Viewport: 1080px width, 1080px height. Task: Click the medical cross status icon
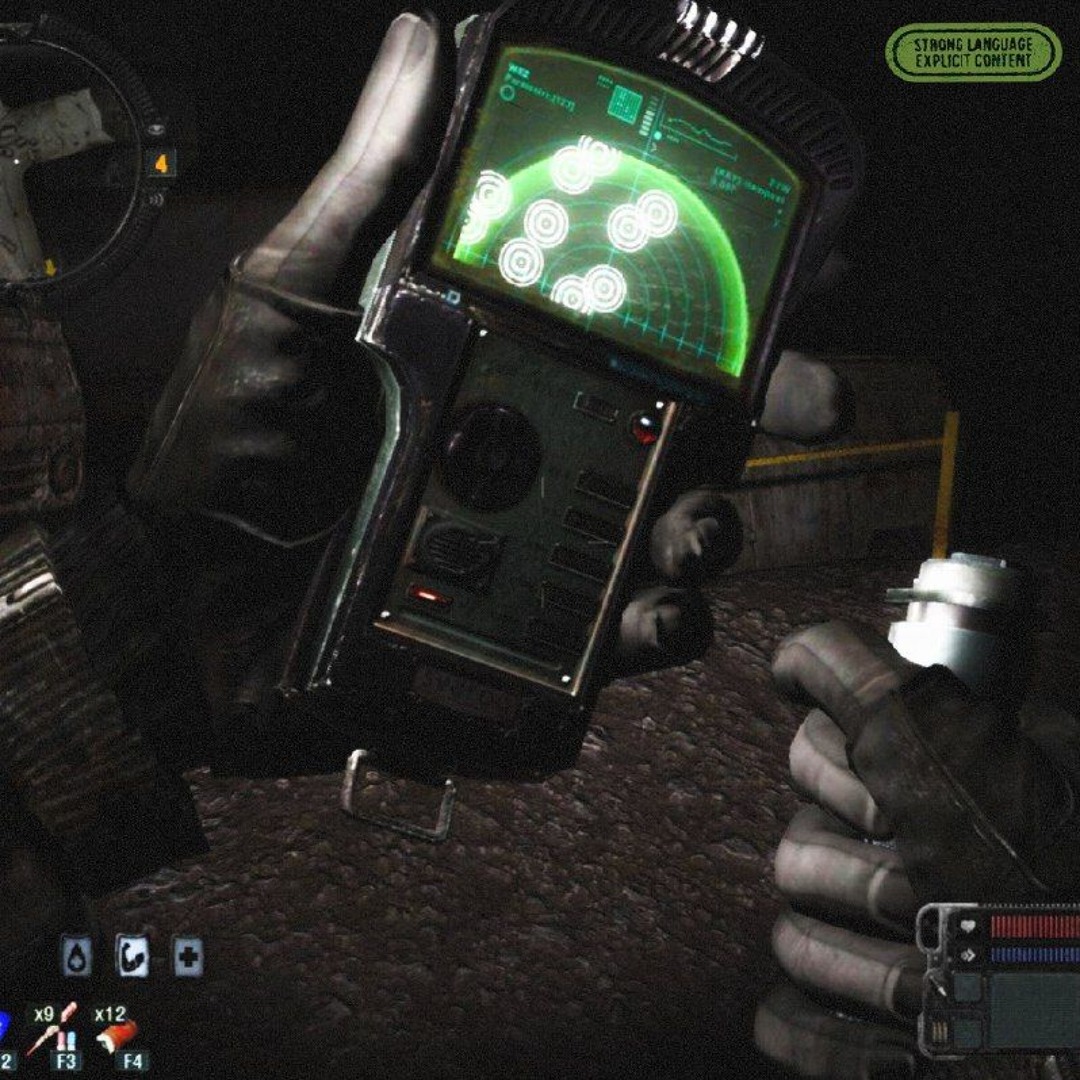[187, 957]
